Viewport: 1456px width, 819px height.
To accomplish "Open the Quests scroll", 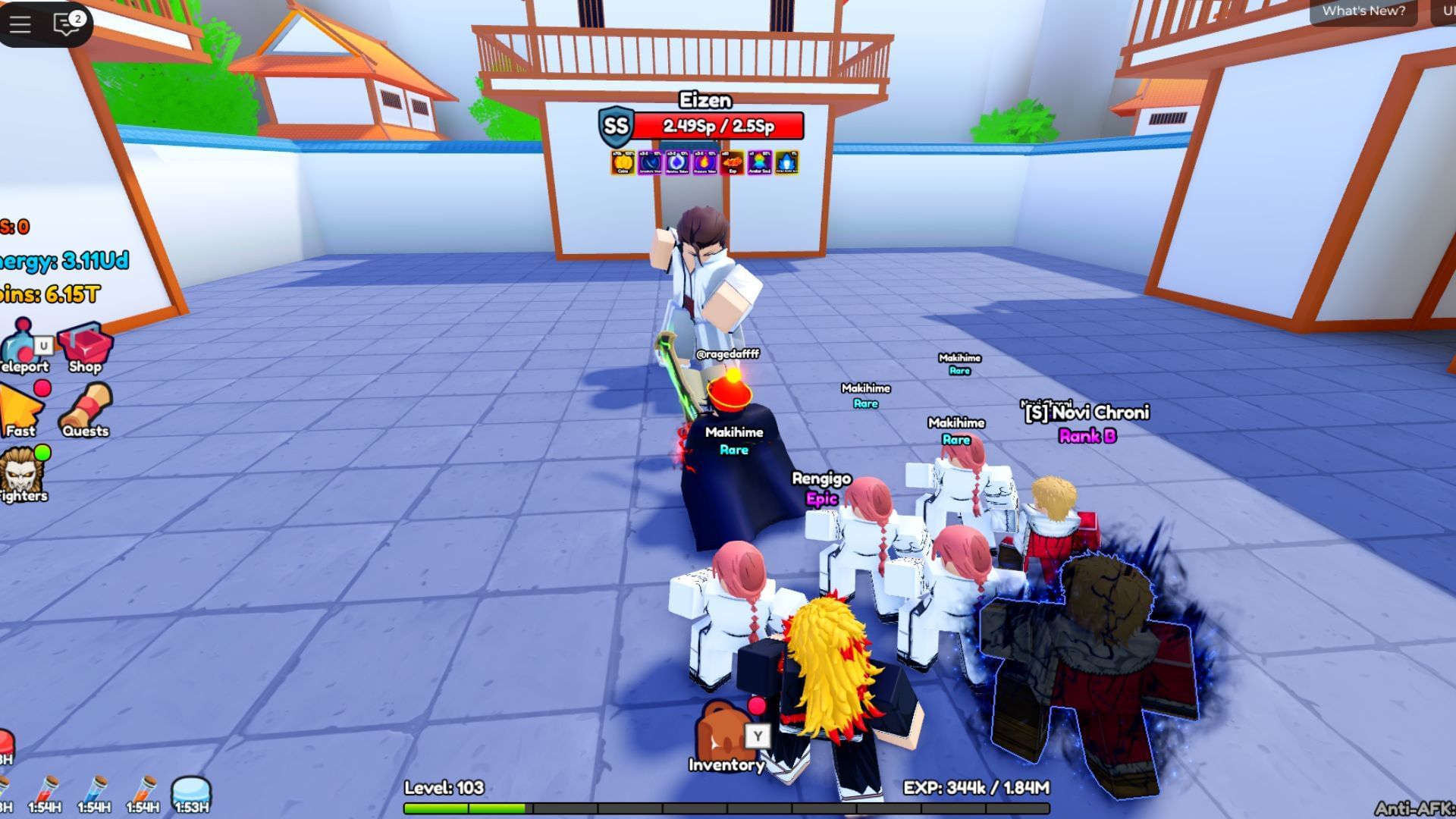I will [86, 411].
